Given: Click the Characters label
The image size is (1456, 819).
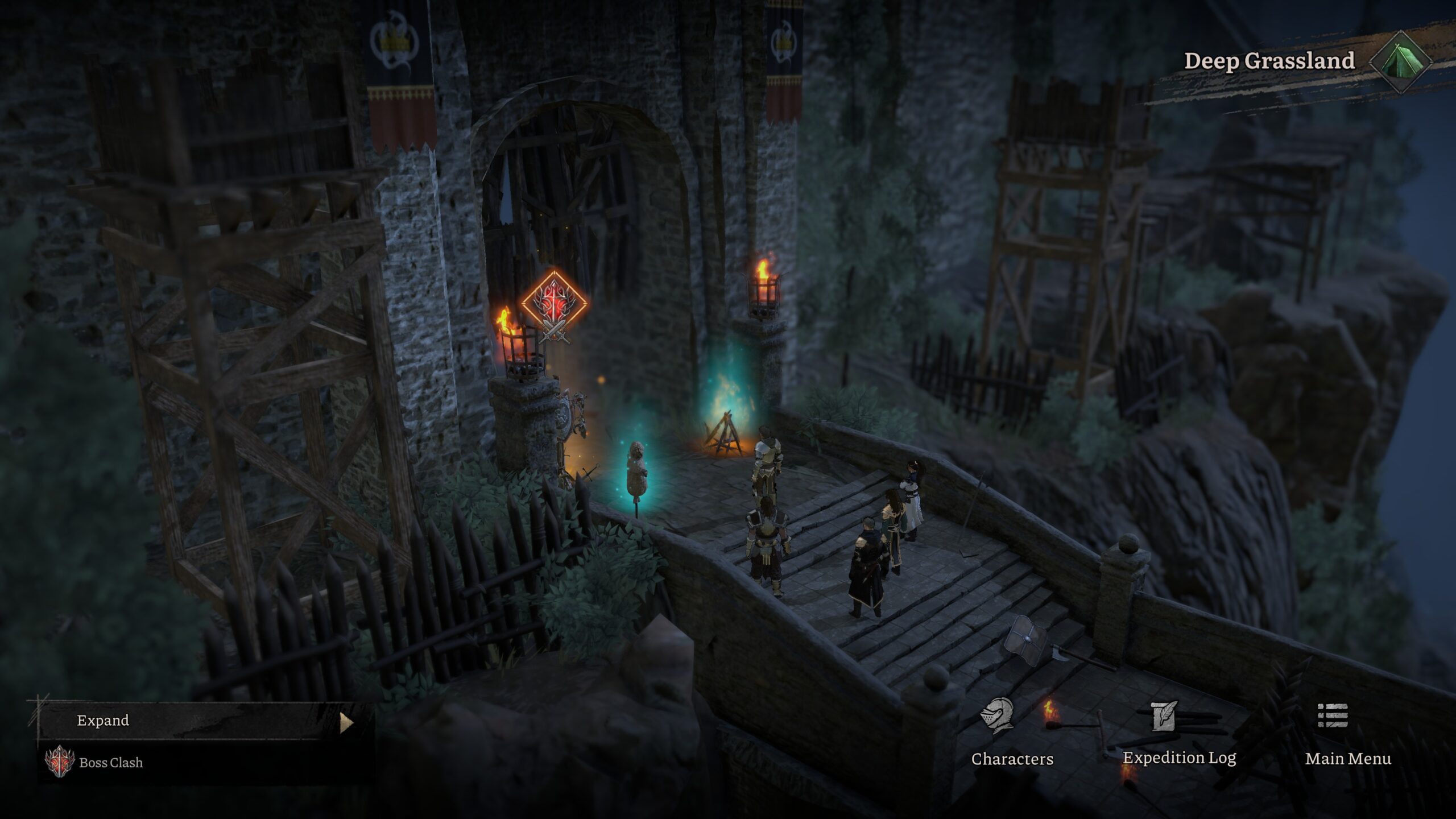Looking at the screenshot, I should pyautogui.click(x=1012, y=758).
